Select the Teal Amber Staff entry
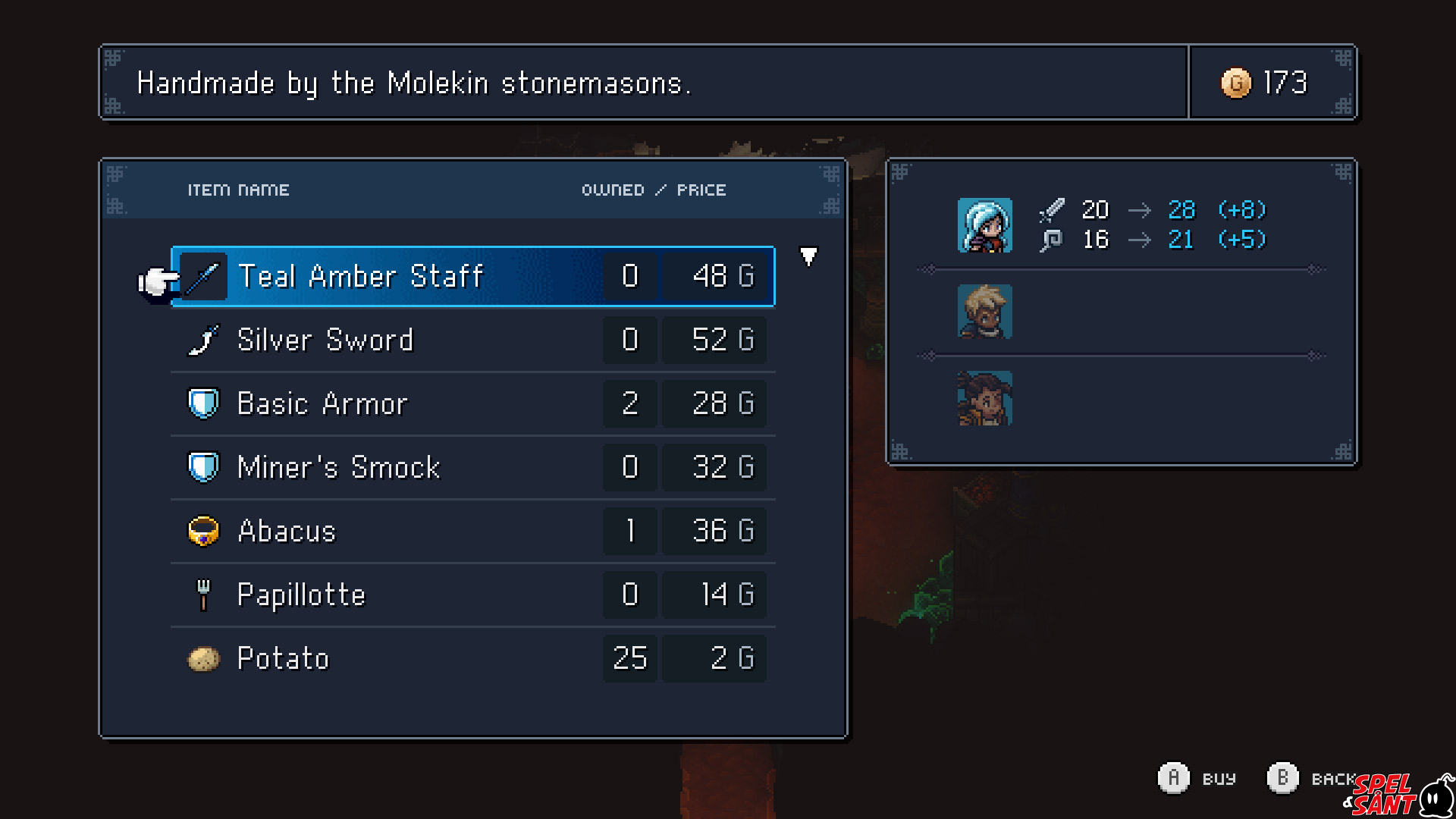This screenshot has width=1456, height=819. [473, 277]
